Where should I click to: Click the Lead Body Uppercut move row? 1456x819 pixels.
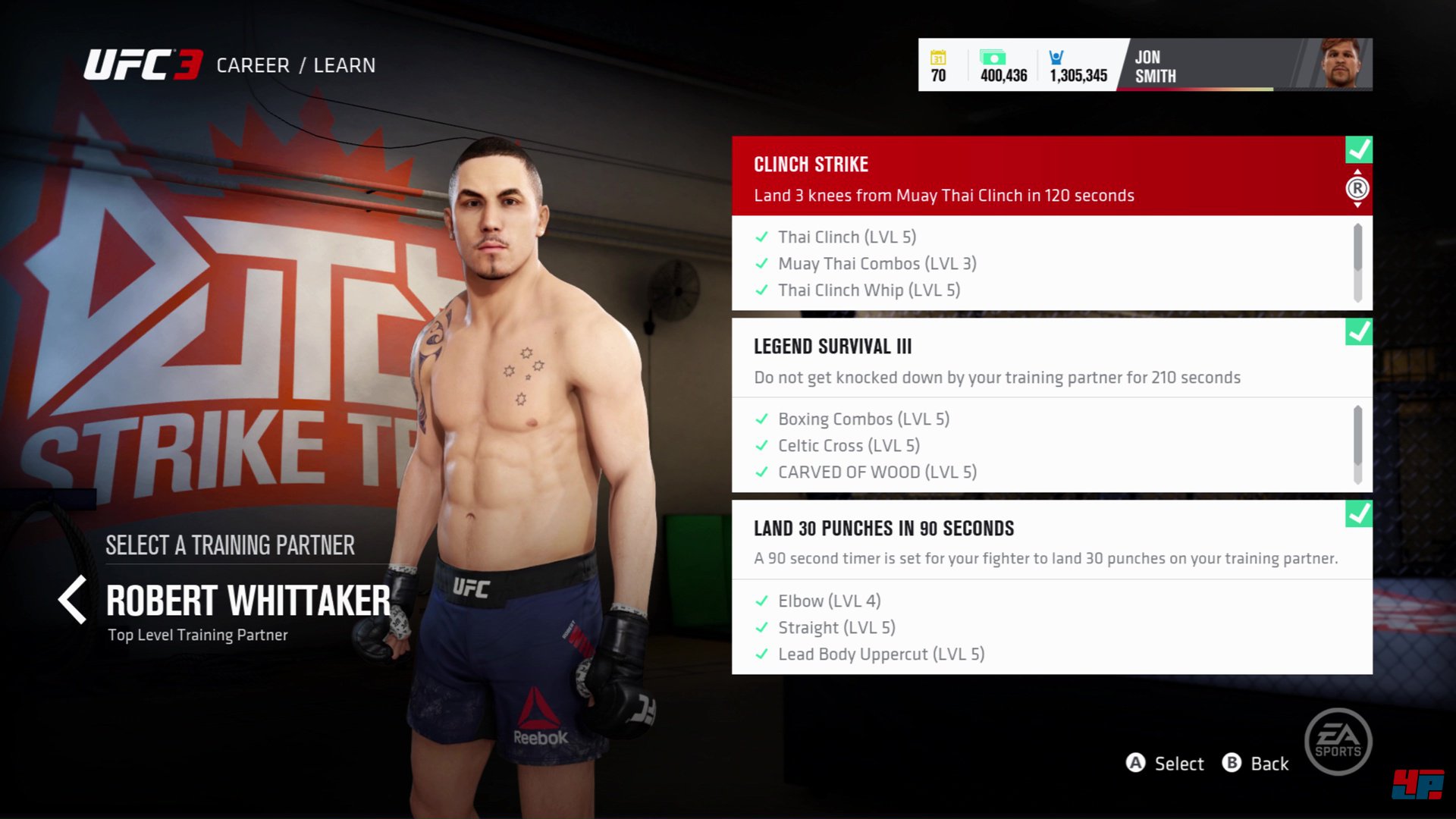tap(880, 654)
